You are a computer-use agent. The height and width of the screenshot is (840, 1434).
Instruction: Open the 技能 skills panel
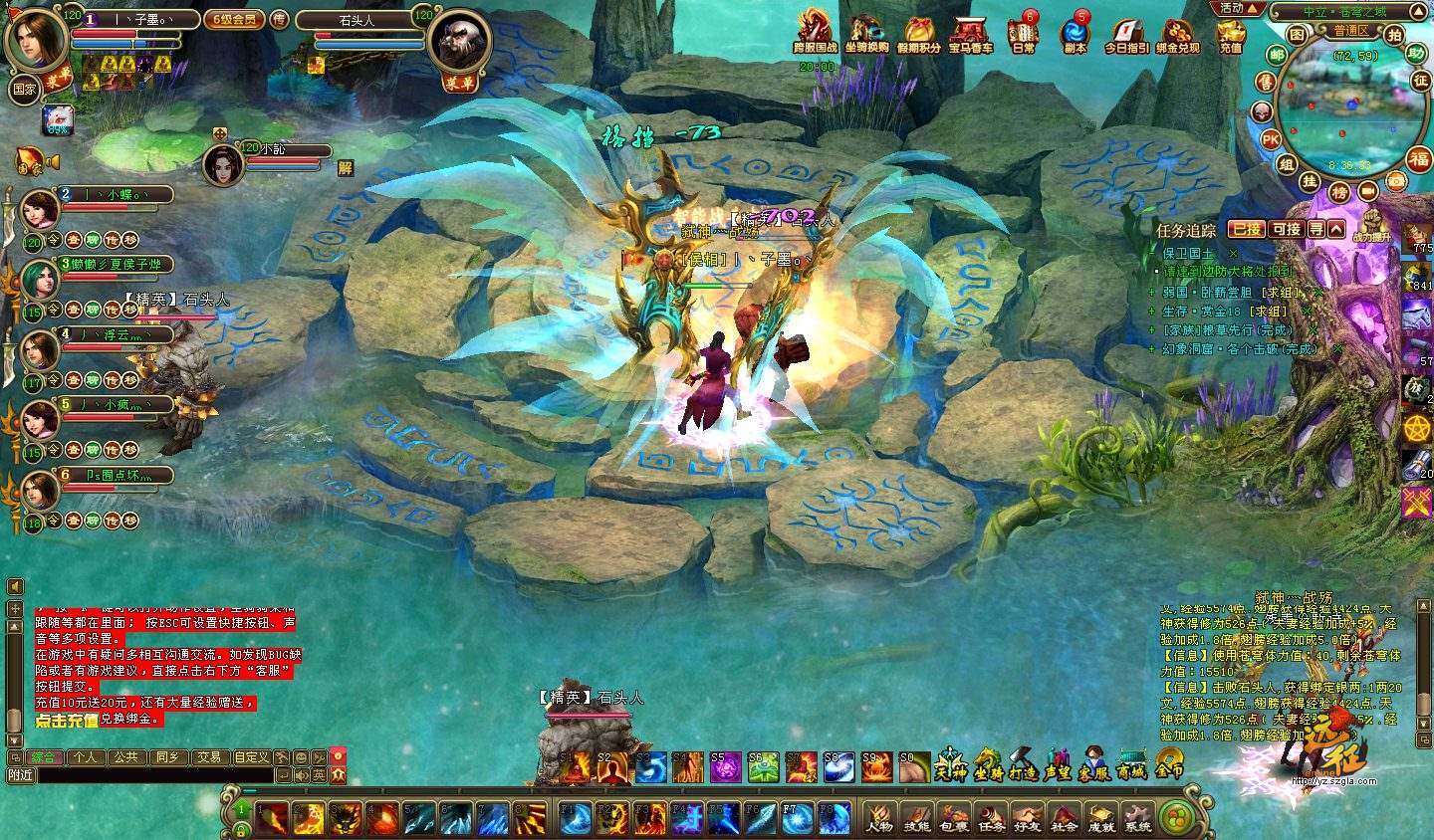[x=916, y=817]
